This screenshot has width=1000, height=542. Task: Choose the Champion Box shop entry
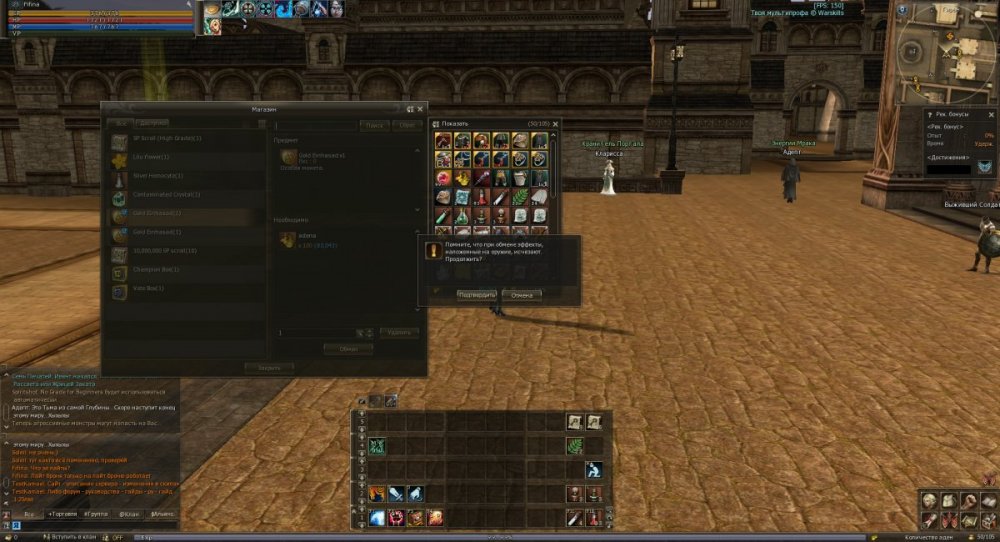coord(155,270)
